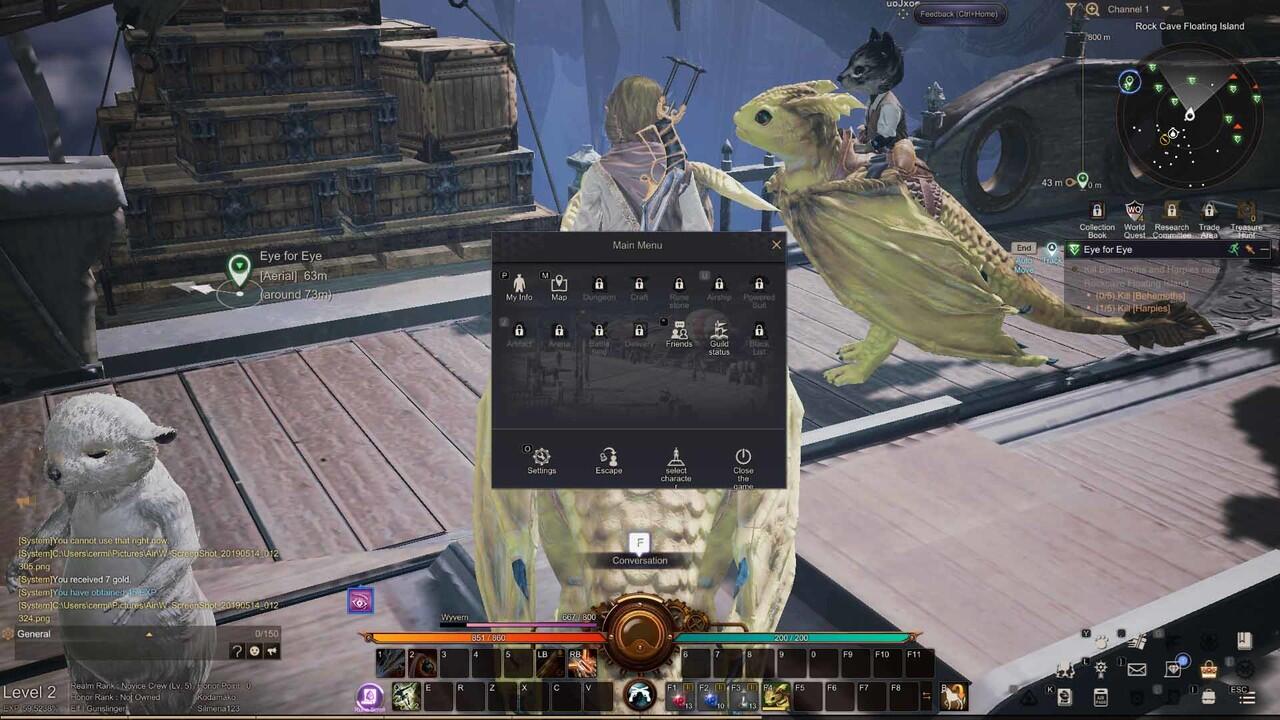The image size is (1280, 720).
Task: Choose the Escape option
Action: 609,460
